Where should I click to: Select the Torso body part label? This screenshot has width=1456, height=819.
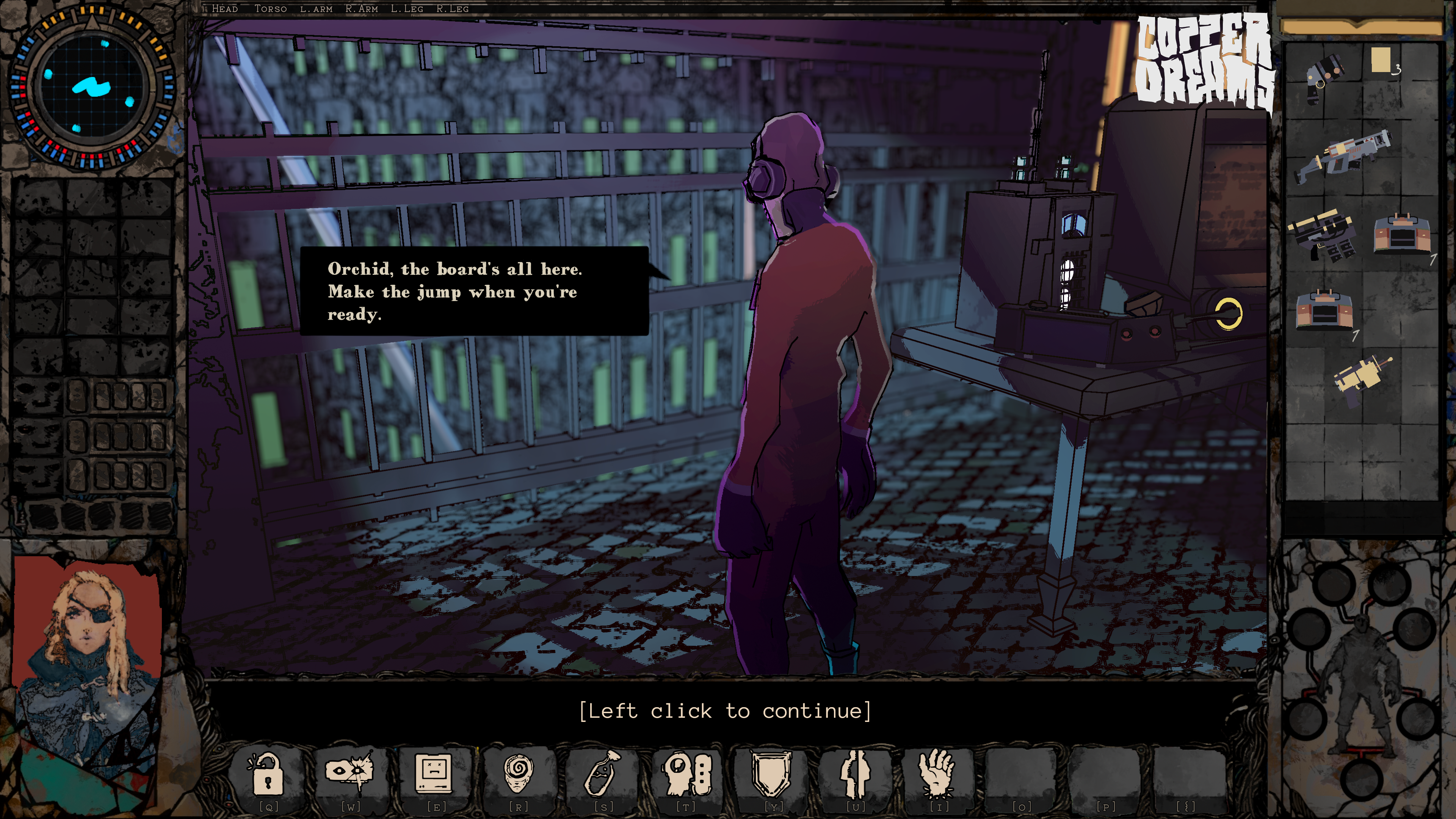pos(270,8)
